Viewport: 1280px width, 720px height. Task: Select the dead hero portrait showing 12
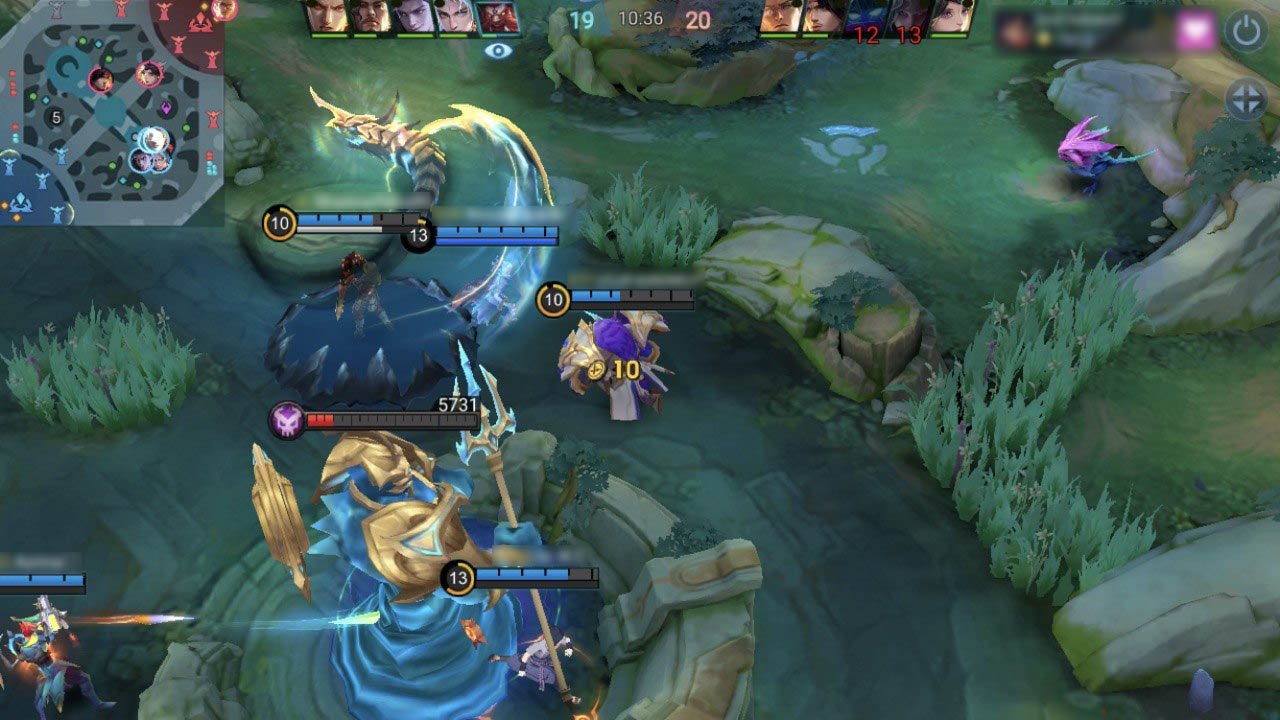tap(865, 20)
